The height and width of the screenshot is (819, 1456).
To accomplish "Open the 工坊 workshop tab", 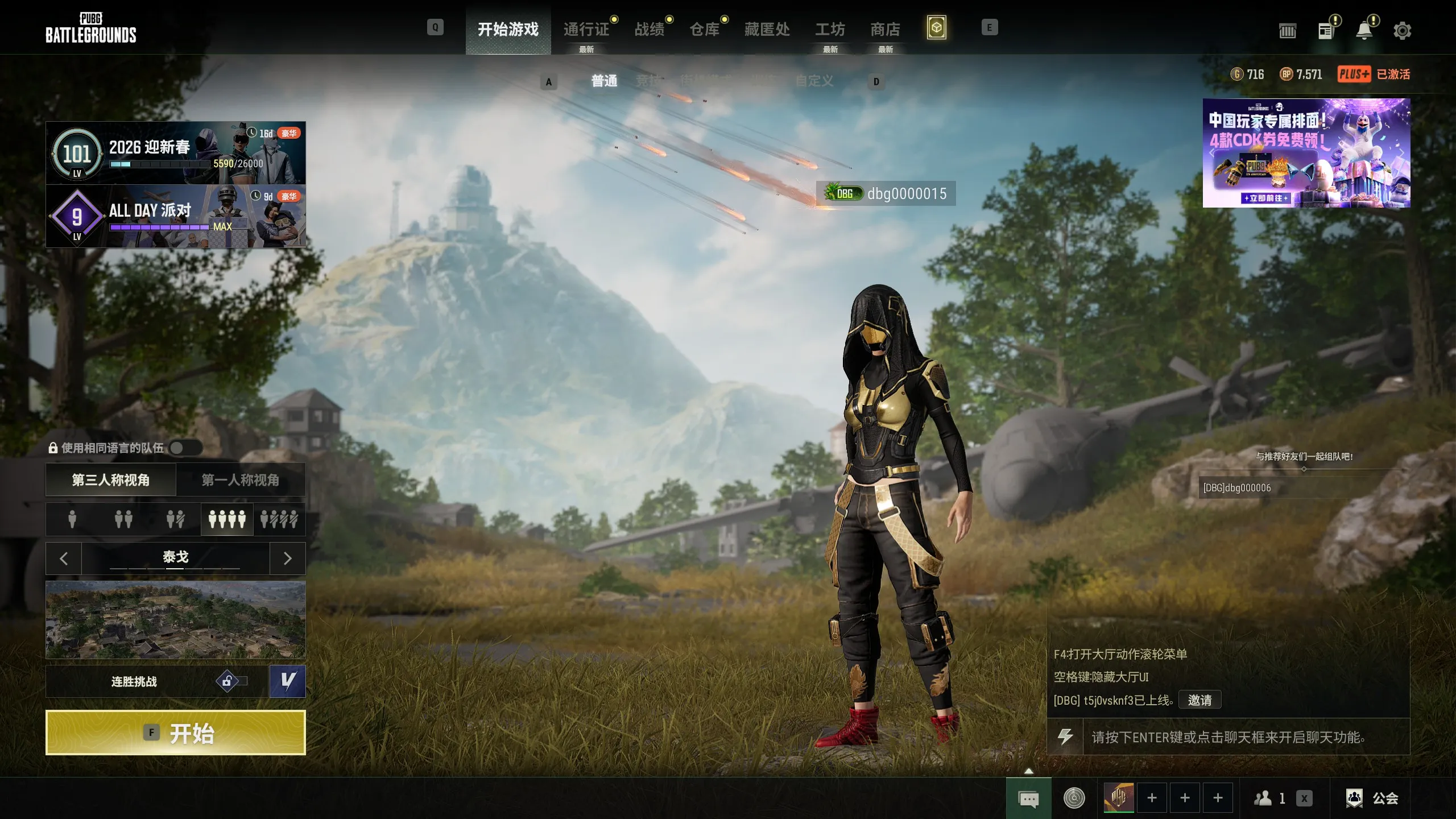I will click(x=830, y=30).
